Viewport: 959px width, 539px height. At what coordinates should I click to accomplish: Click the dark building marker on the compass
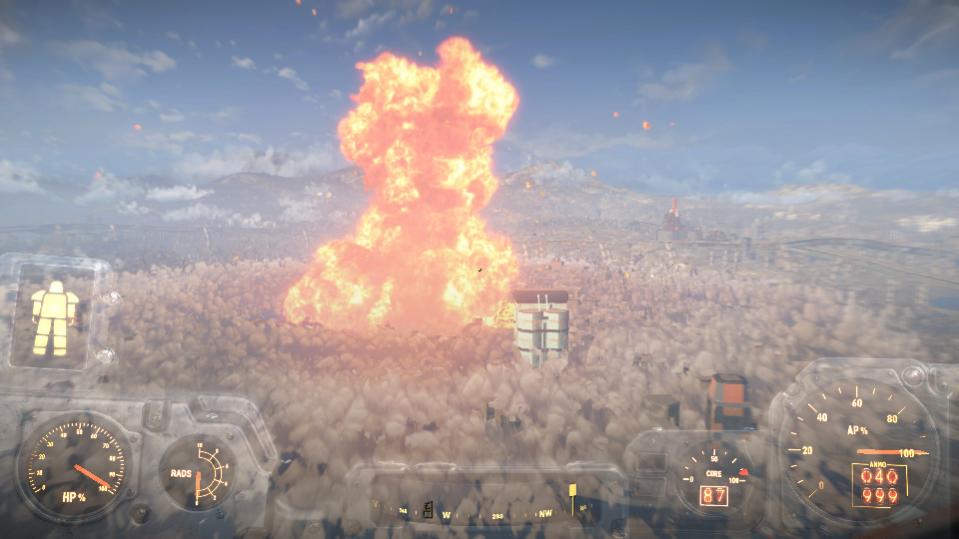click(428, 508)
